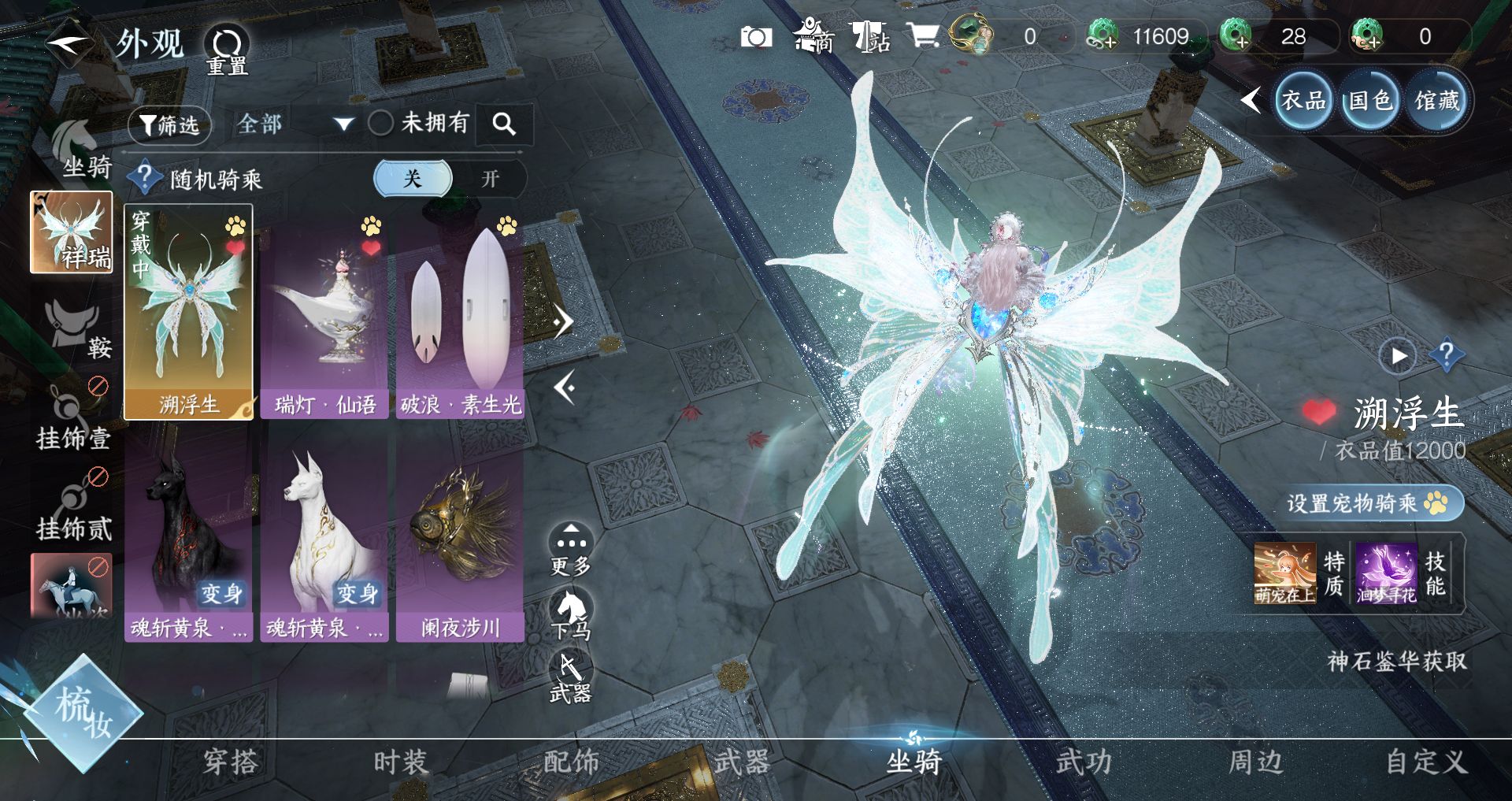Screen dimensions: 1512x801
Task: Switch to the 自定义 bottom tab
Action: tap(1425, 762)
